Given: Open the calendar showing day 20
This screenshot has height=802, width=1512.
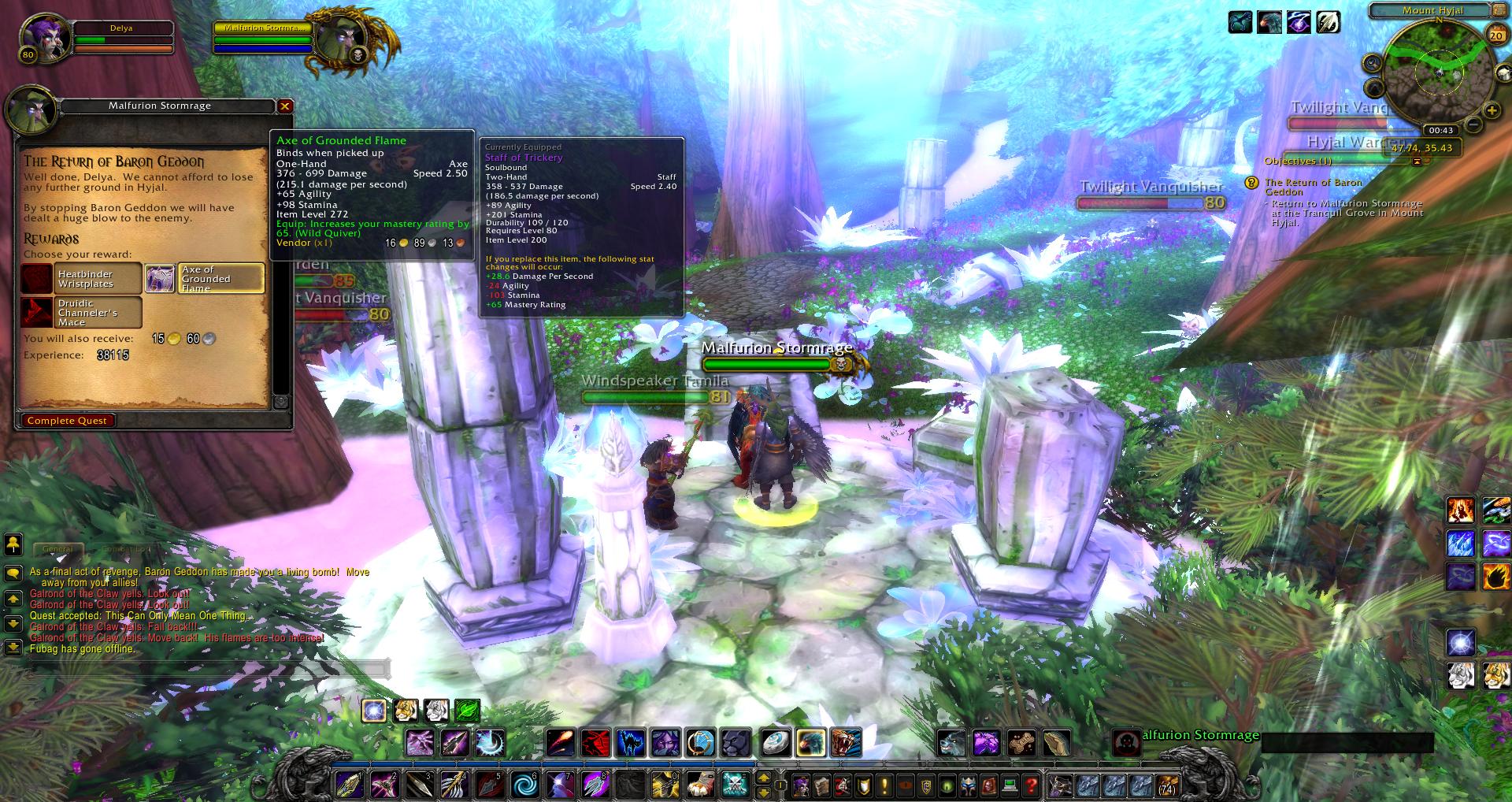Looking at the screenshot, I should (1496, 35).
